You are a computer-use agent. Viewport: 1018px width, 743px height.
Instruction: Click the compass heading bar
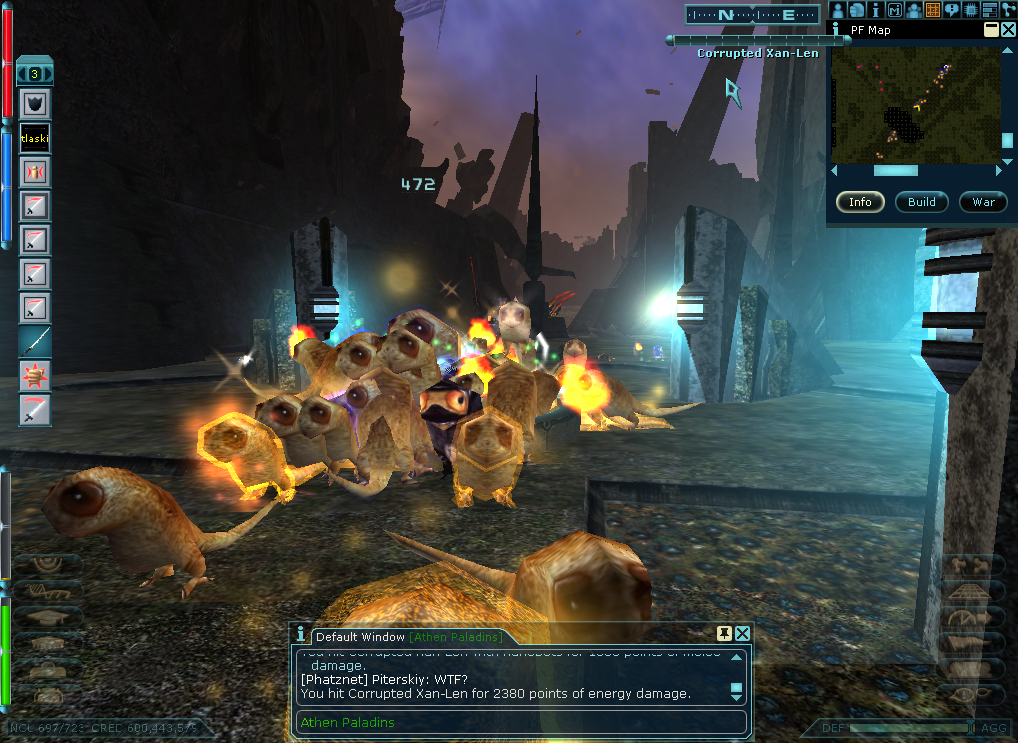click(753, 14)
